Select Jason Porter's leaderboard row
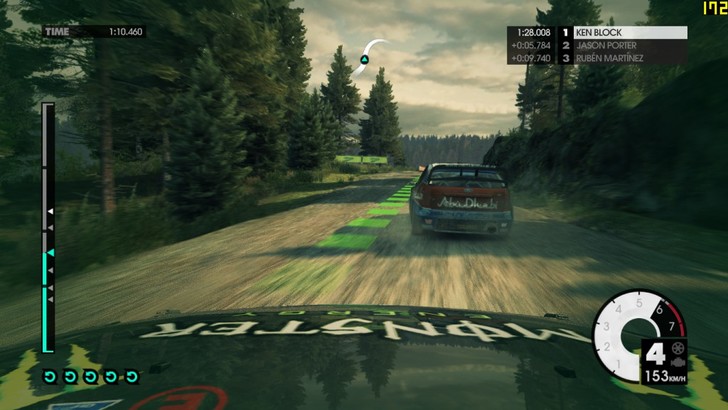The image size is (728, 410). pyautogui.click(x=597, y=45)
